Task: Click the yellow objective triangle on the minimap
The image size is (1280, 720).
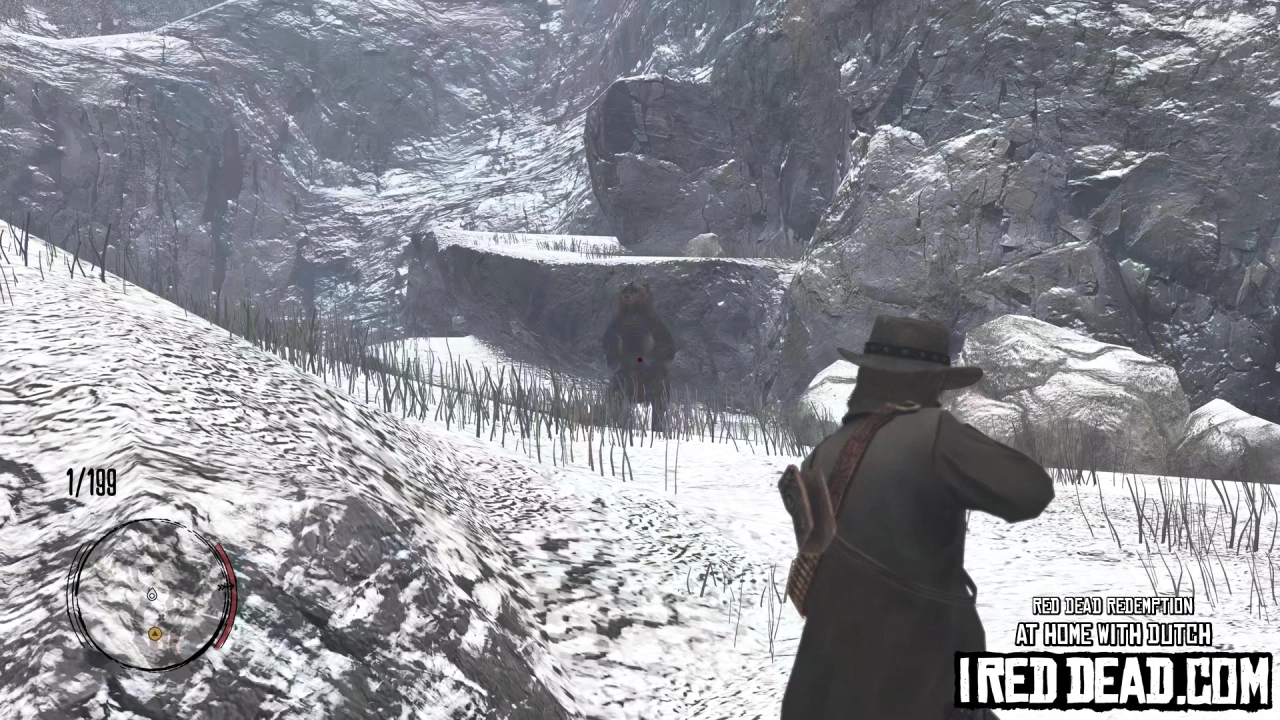Action: click(155, 634)
